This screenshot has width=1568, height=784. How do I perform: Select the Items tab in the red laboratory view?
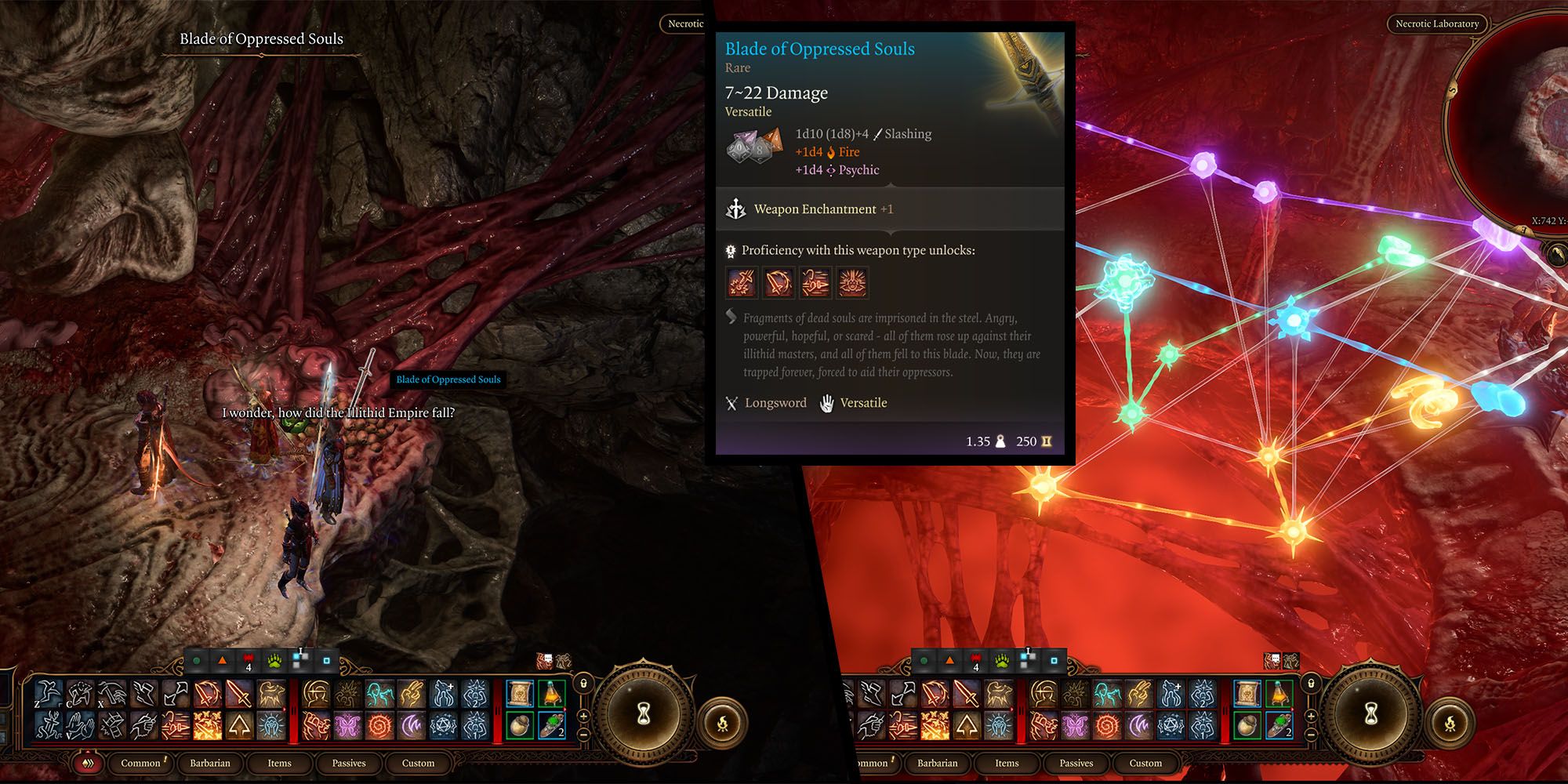1007,763
